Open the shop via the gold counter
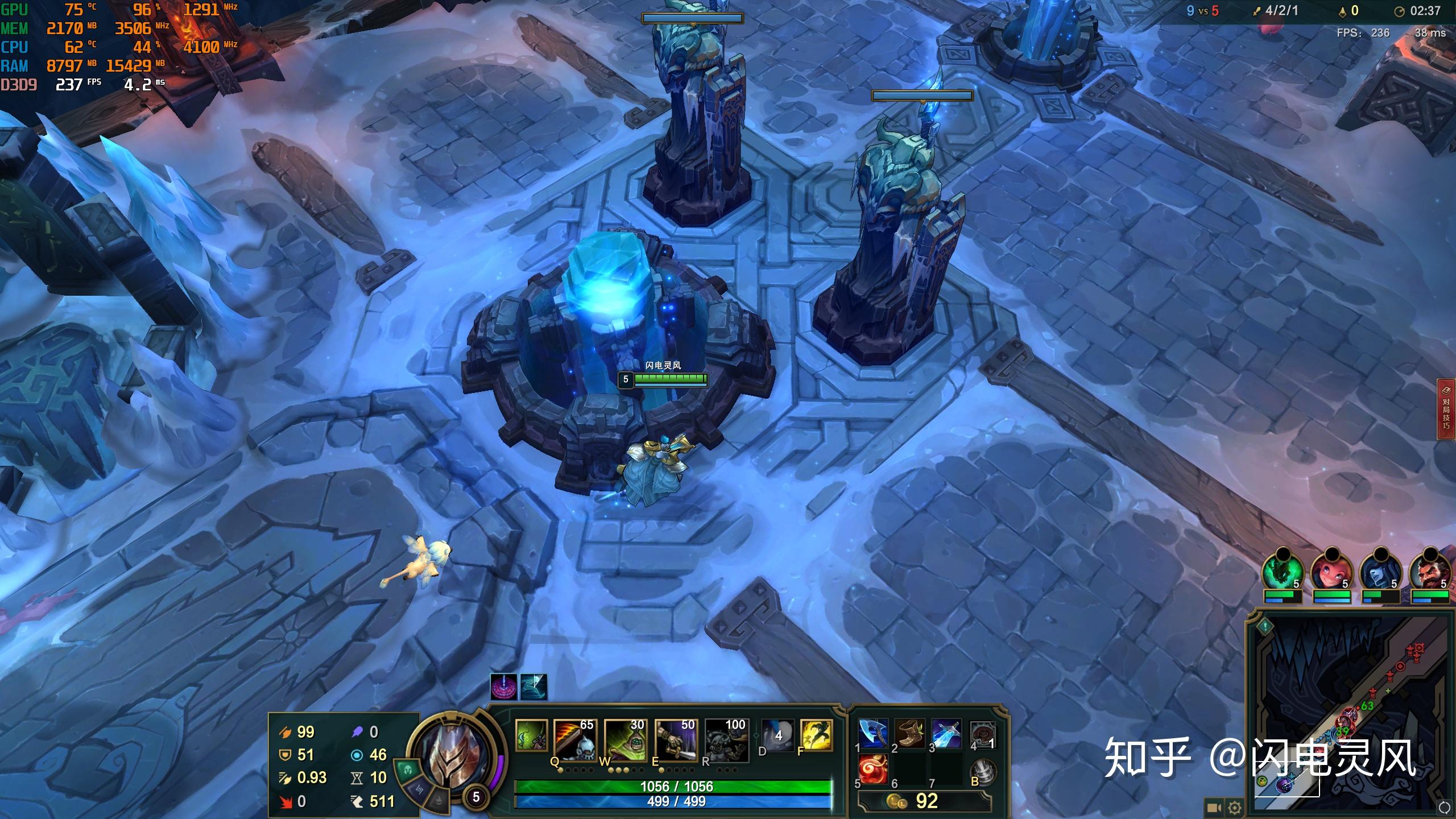 (924, 801)
